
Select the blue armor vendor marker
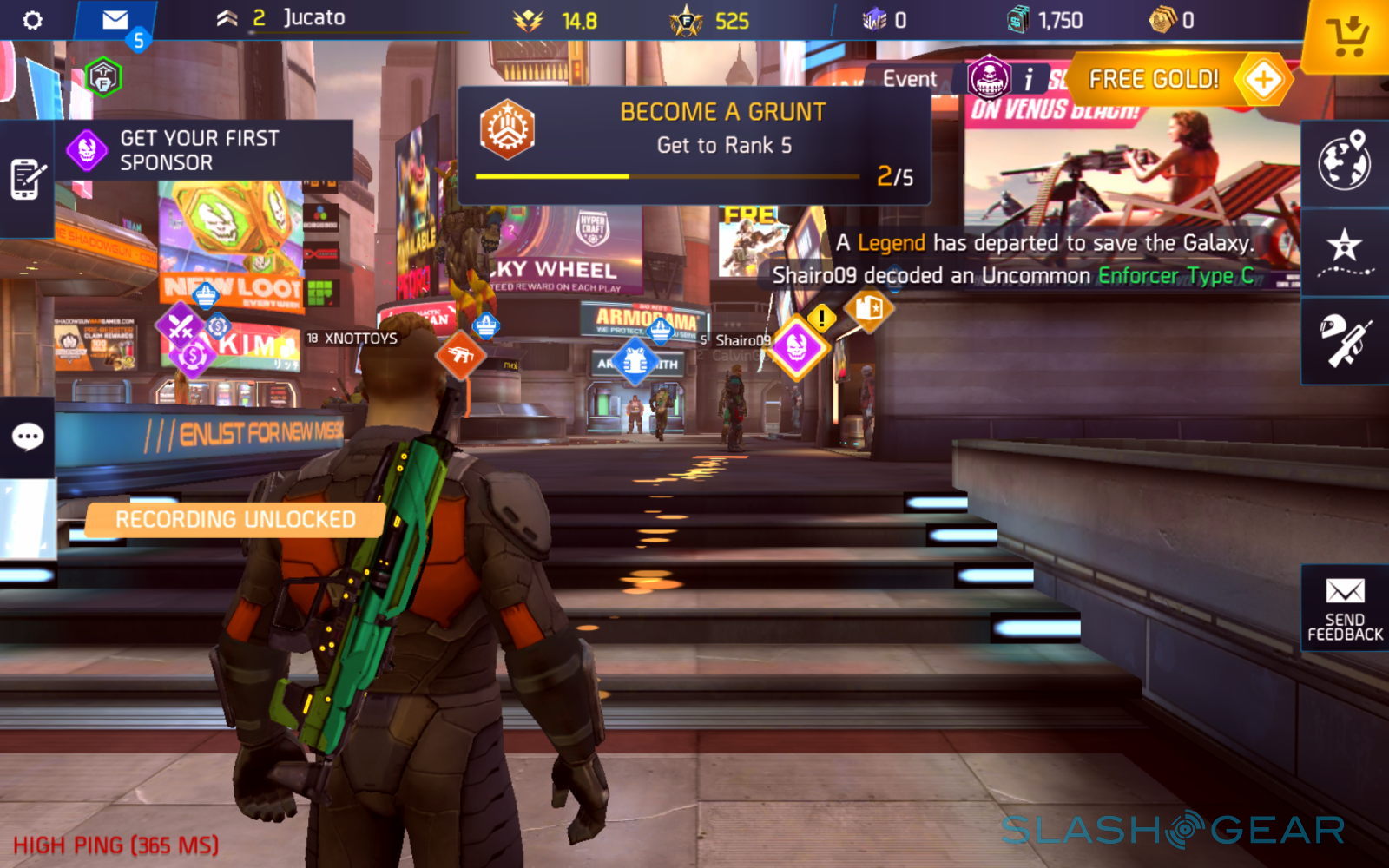coord(635,361)
